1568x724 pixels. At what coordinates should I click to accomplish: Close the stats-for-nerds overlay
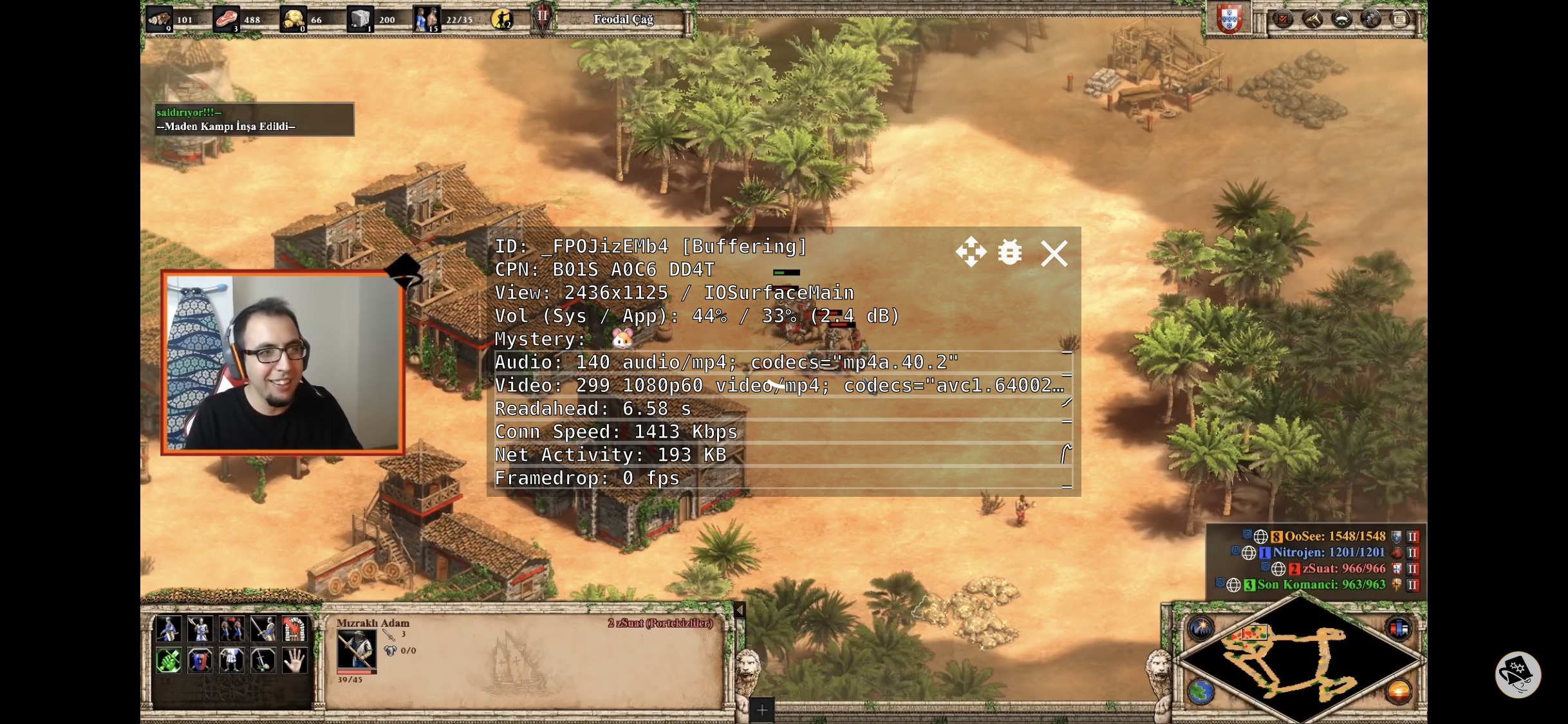click(x=1054, y=254)
